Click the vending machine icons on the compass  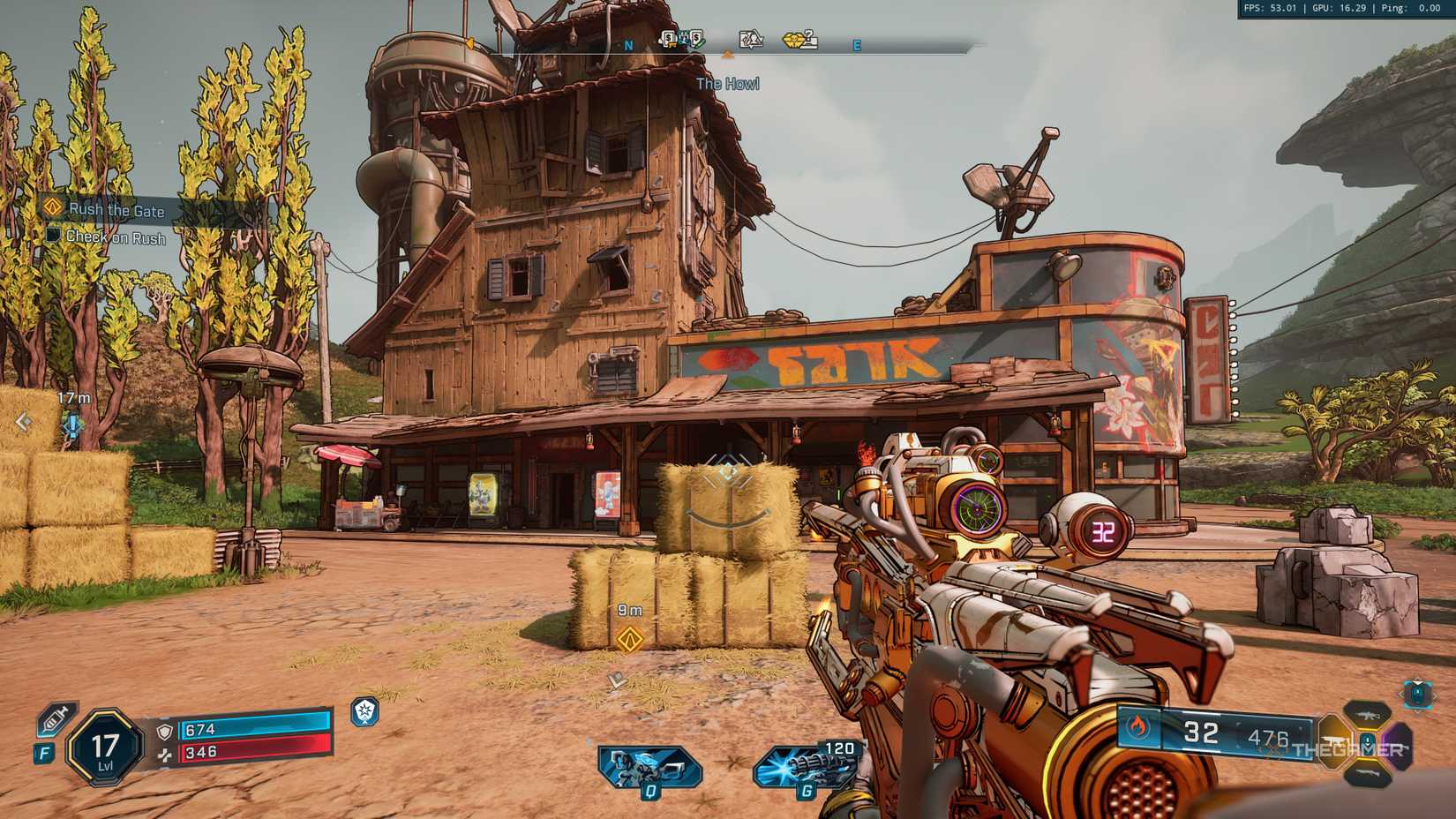(x=684, y=39)
